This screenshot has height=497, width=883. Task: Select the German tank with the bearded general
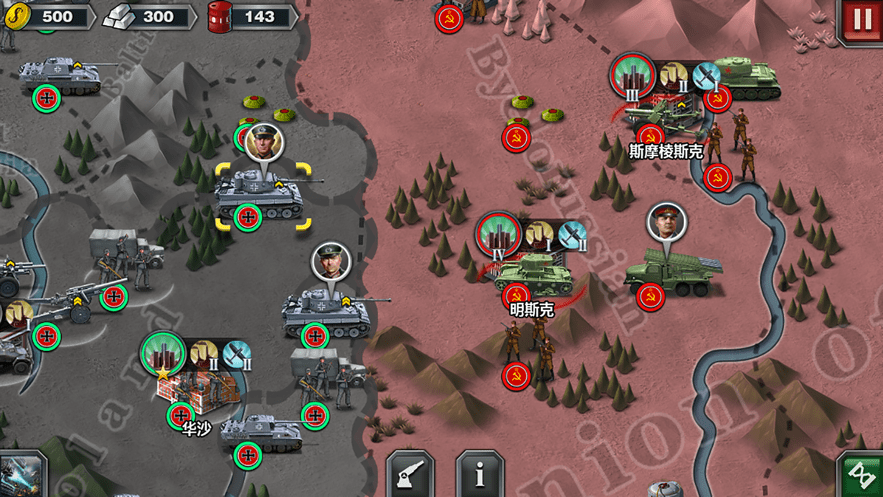pos(323,311)
